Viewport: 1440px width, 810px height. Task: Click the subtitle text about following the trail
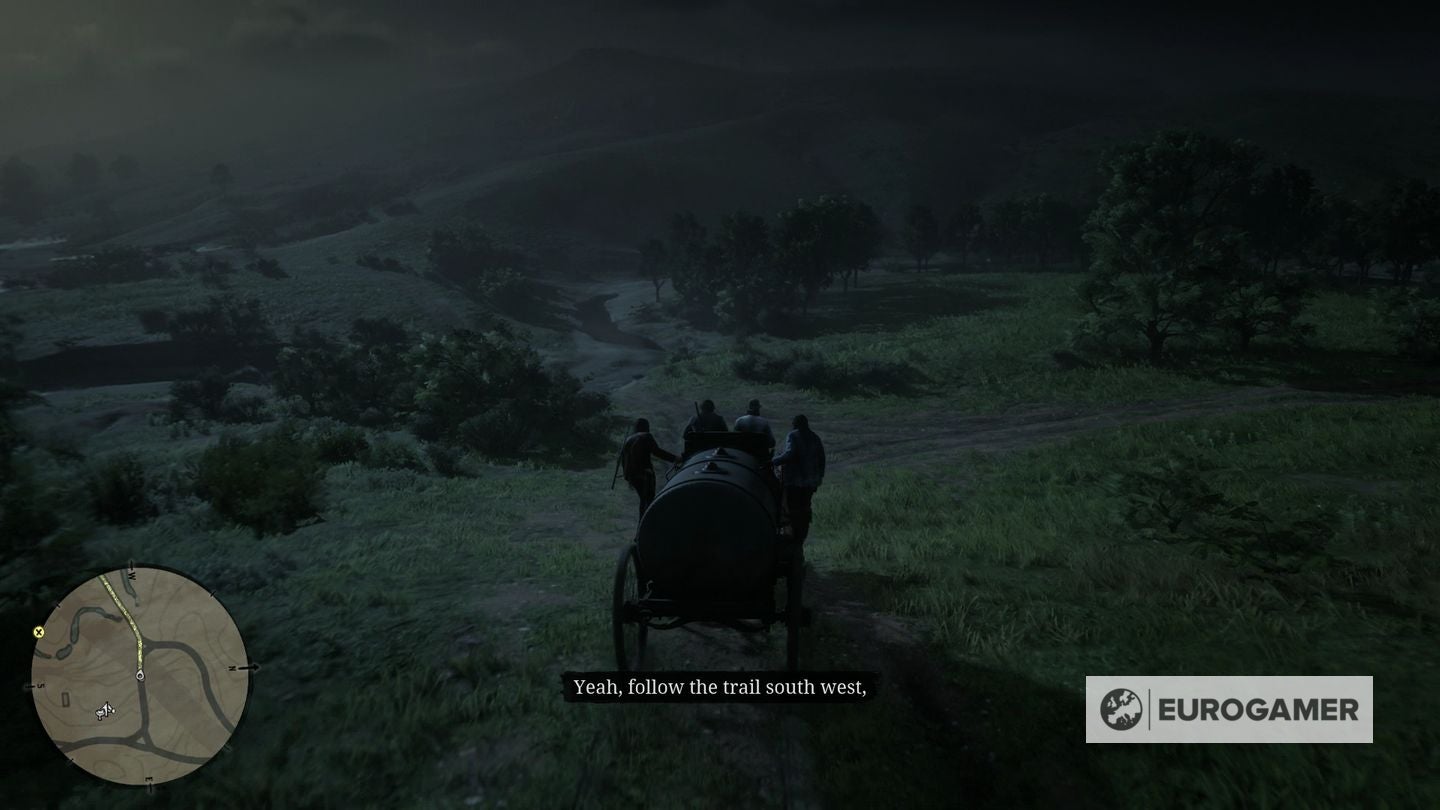coord(722,687)
